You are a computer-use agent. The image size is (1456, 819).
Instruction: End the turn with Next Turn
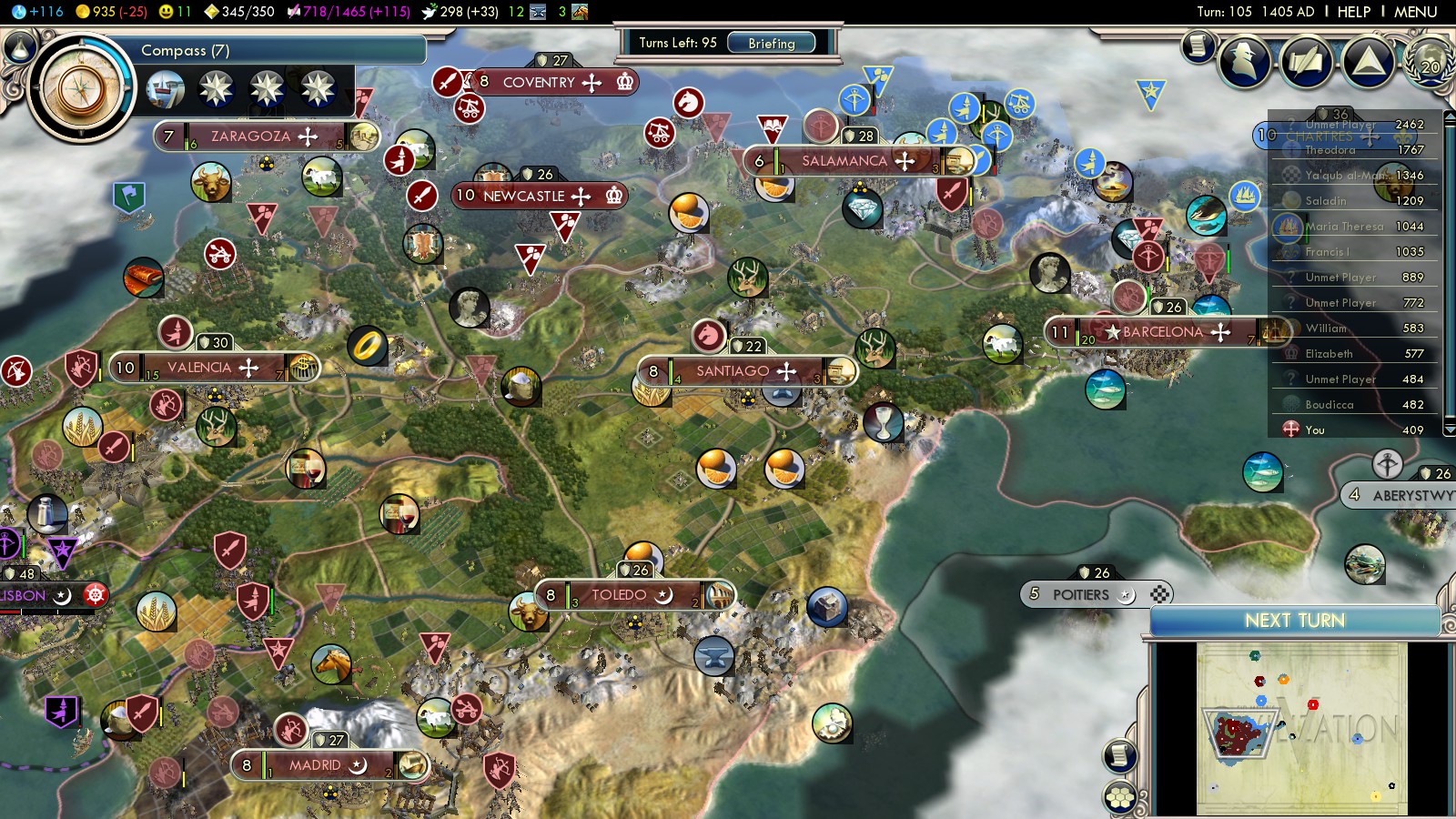click(1294, 621)
